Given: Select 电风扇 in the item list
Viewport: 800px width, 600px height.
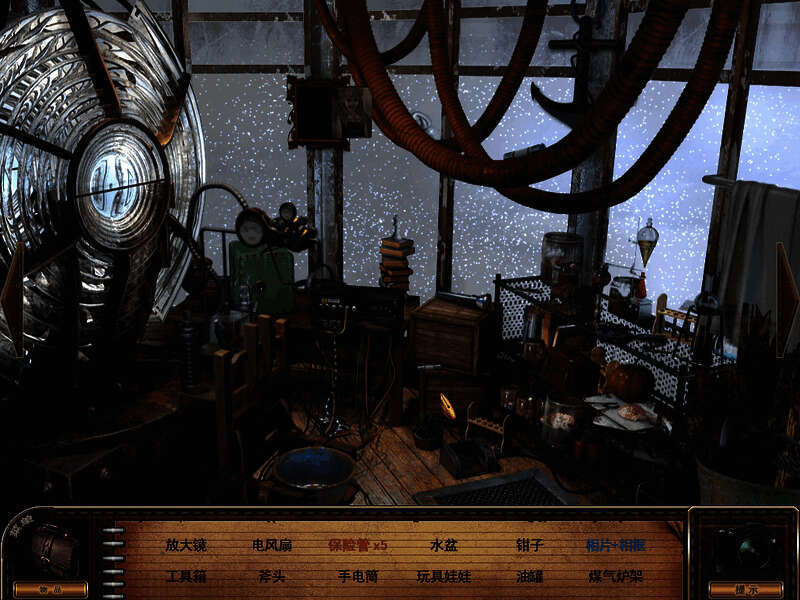Looking at the screenshot, I should pos(272,546).
